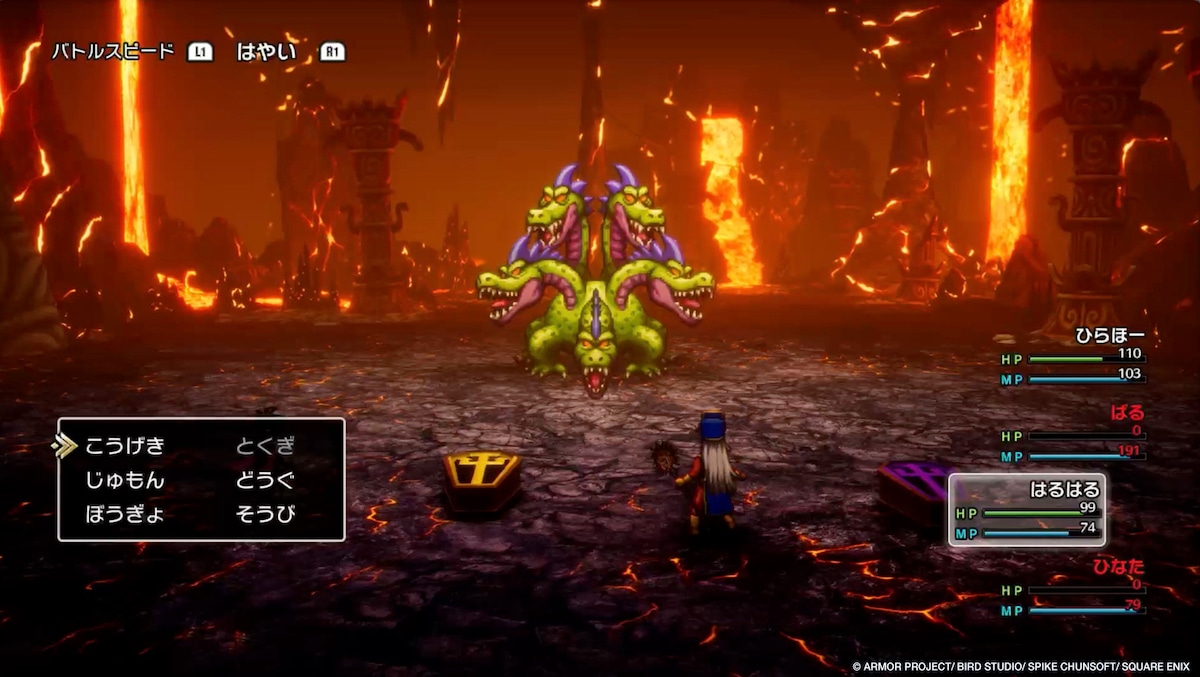The width and height of the screenshot is (1200, 677).
Task: Select ぼうぎょ to defend
Action: click(x=125, y=515)
